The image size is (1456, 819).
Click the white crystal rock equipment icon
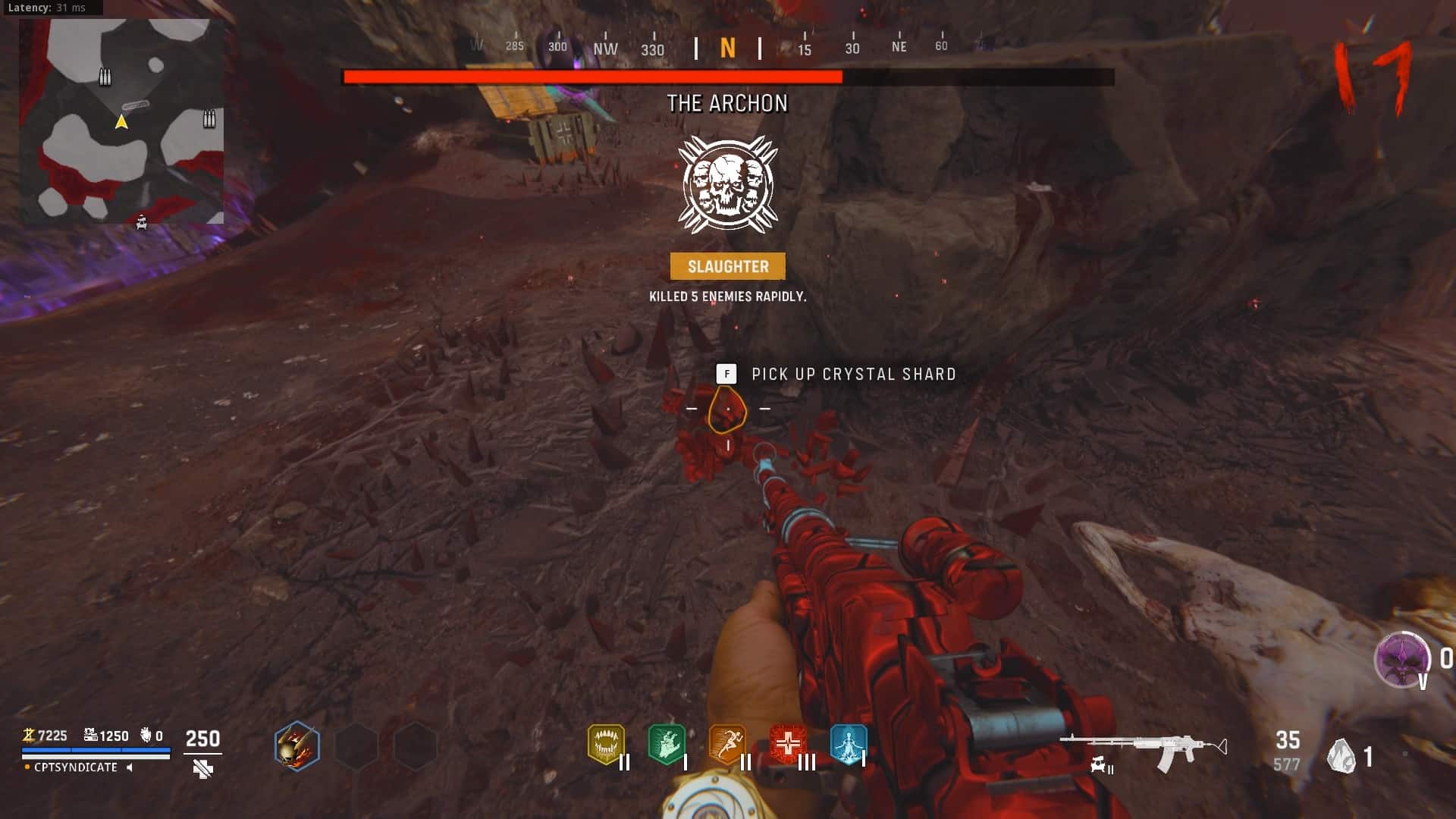point(1341,756)
